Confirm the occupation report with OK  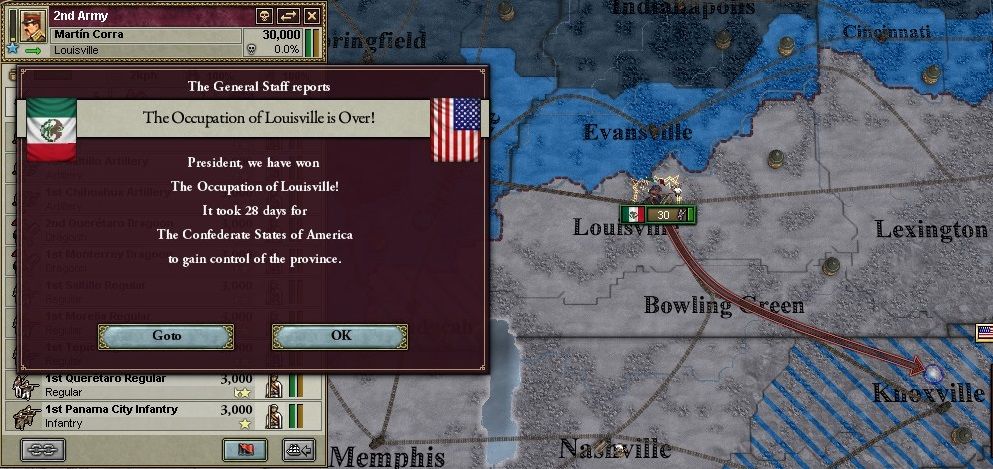pos(340,336)
